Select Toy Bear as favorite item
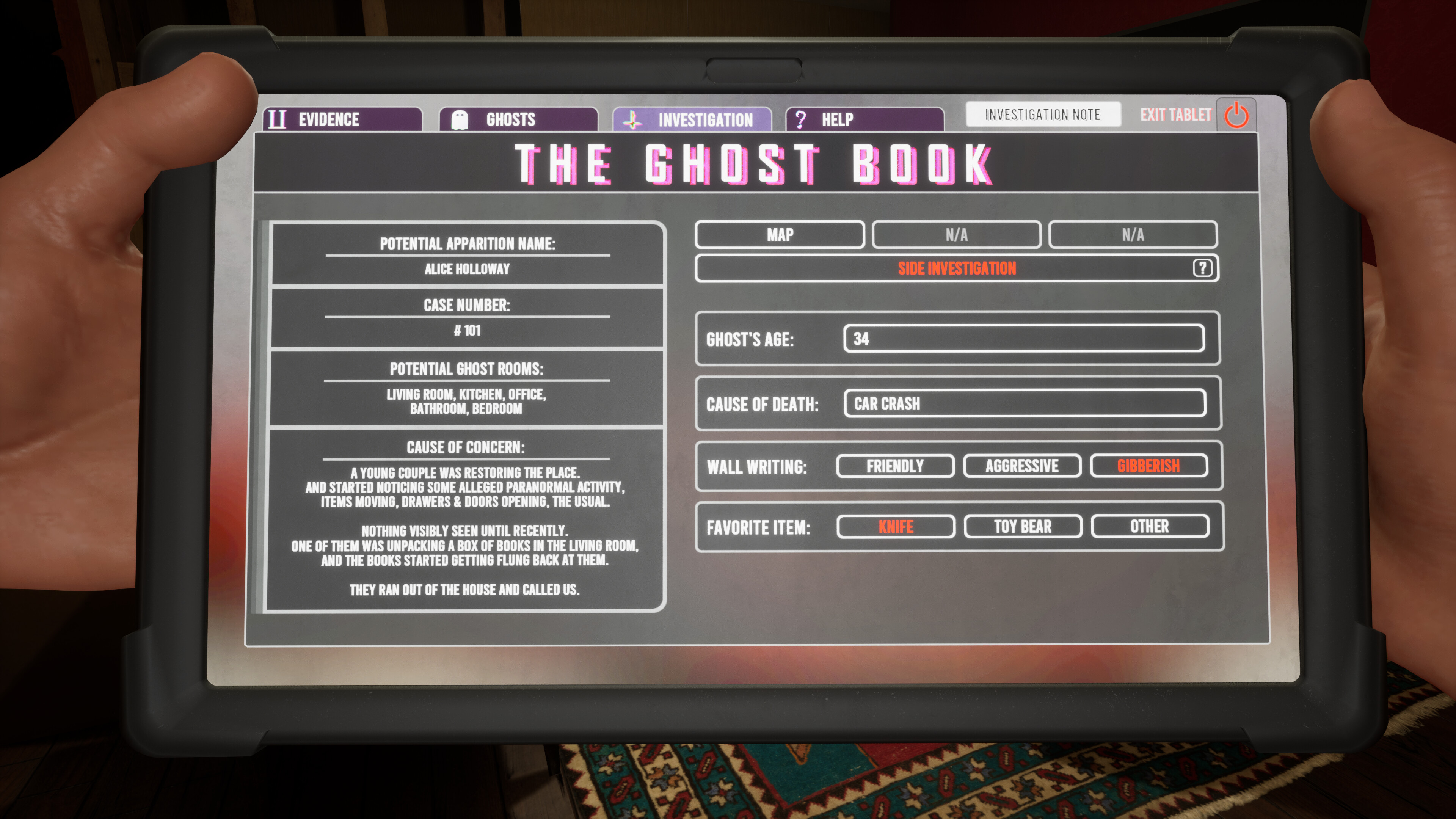1456x819 pixels. coord(1023,526)
